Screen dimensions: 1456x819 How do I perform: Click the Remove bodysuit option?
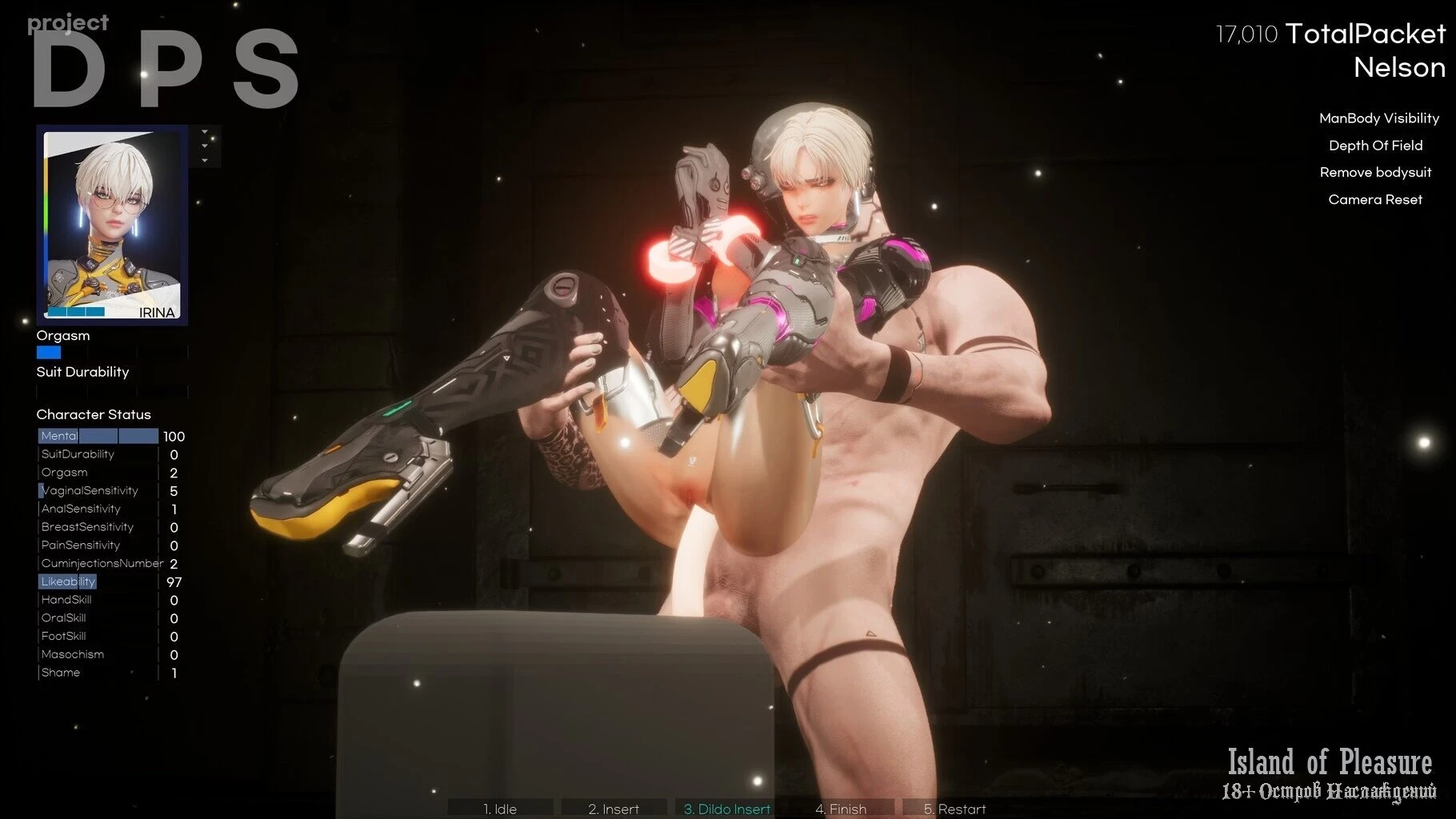coord(1375,173)
